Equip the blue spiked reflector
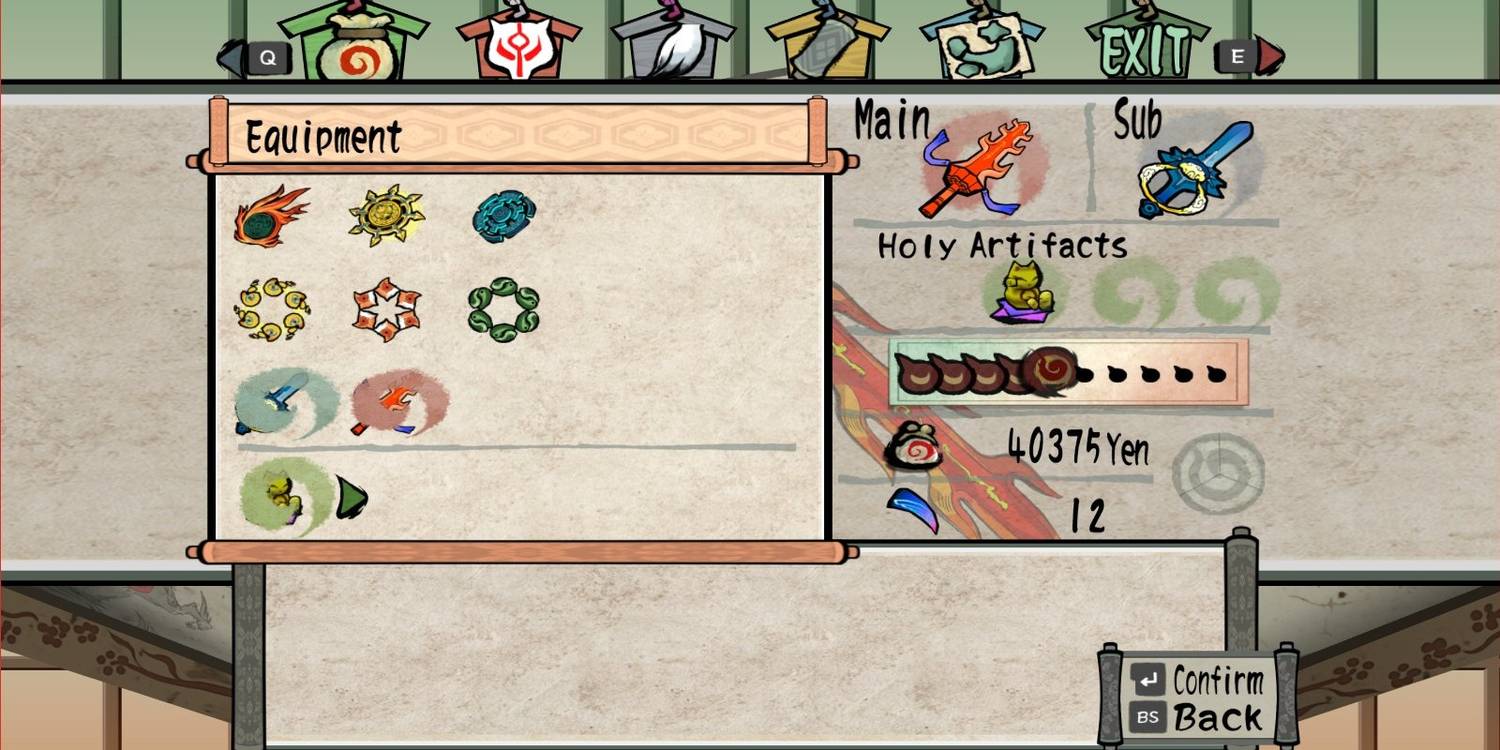1500x750 pixels. click(503, 213)
